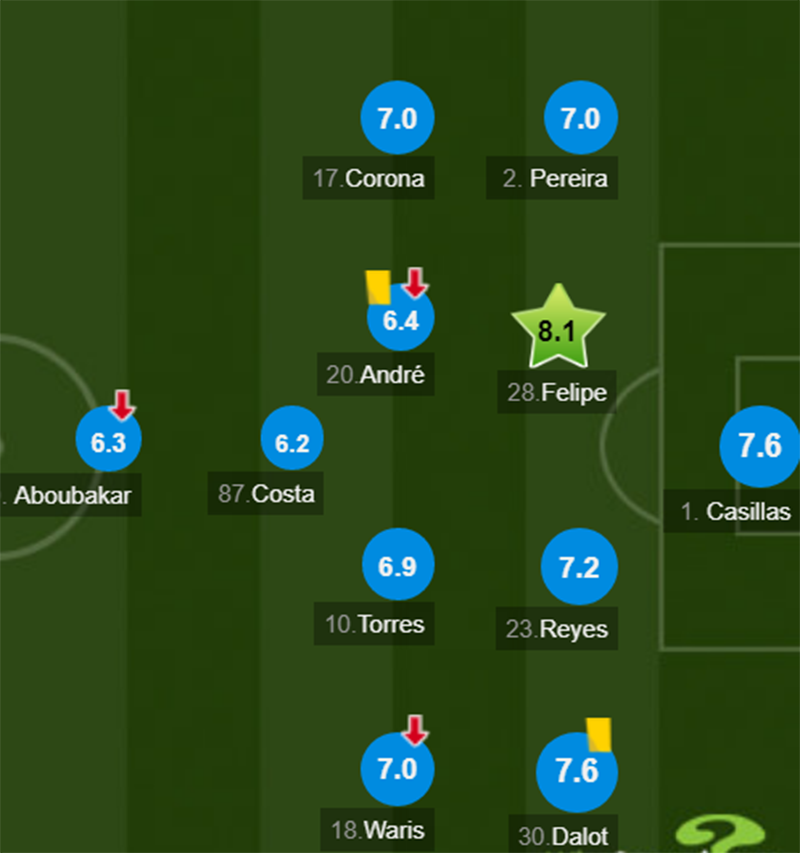This screenshot has width=800, height=853.
Task: Select Corona's 7.0 rating badge
Action: click(397, 119)
